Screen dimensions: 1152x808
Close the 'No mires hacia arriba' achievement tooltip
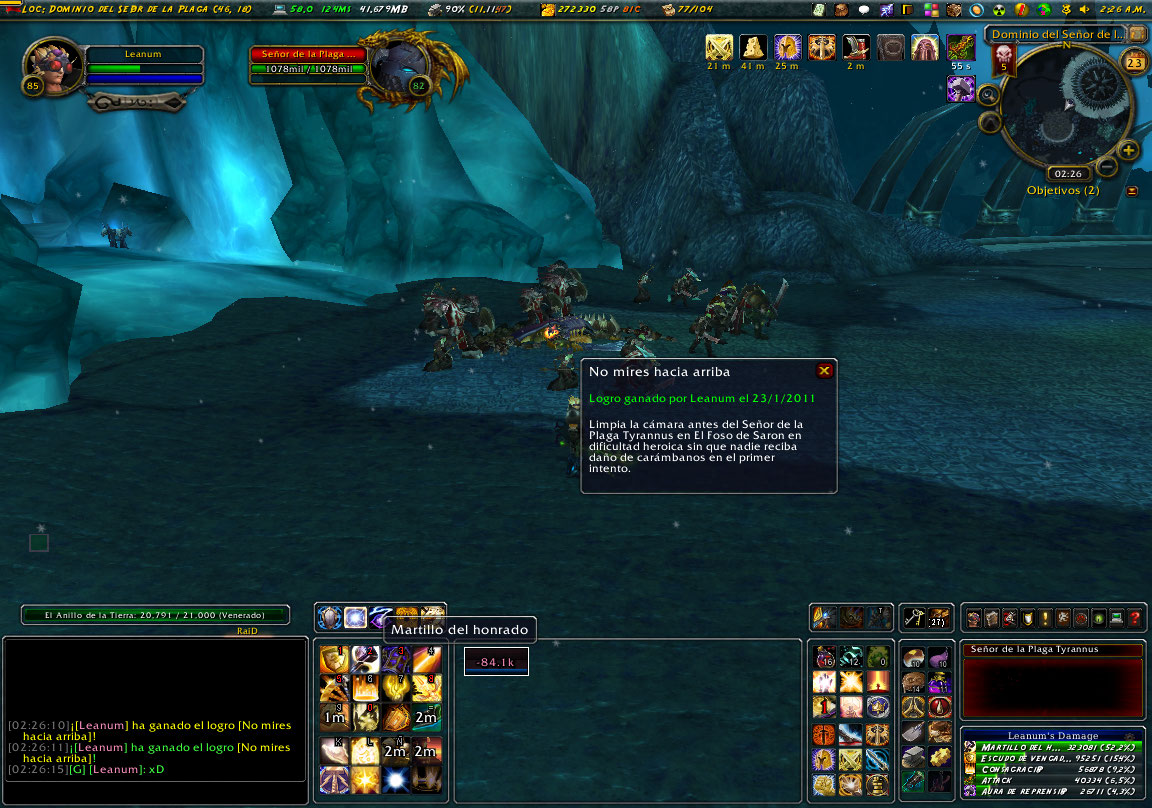pos(824,371)
